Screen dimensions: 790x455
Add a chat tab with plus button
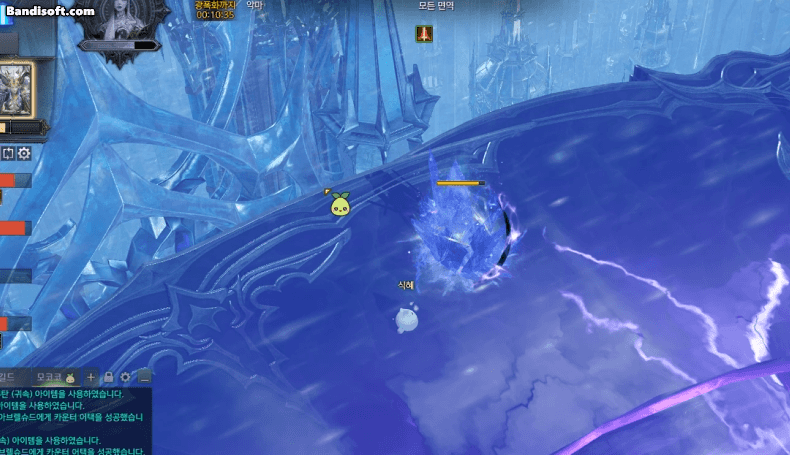pos(91,377)
